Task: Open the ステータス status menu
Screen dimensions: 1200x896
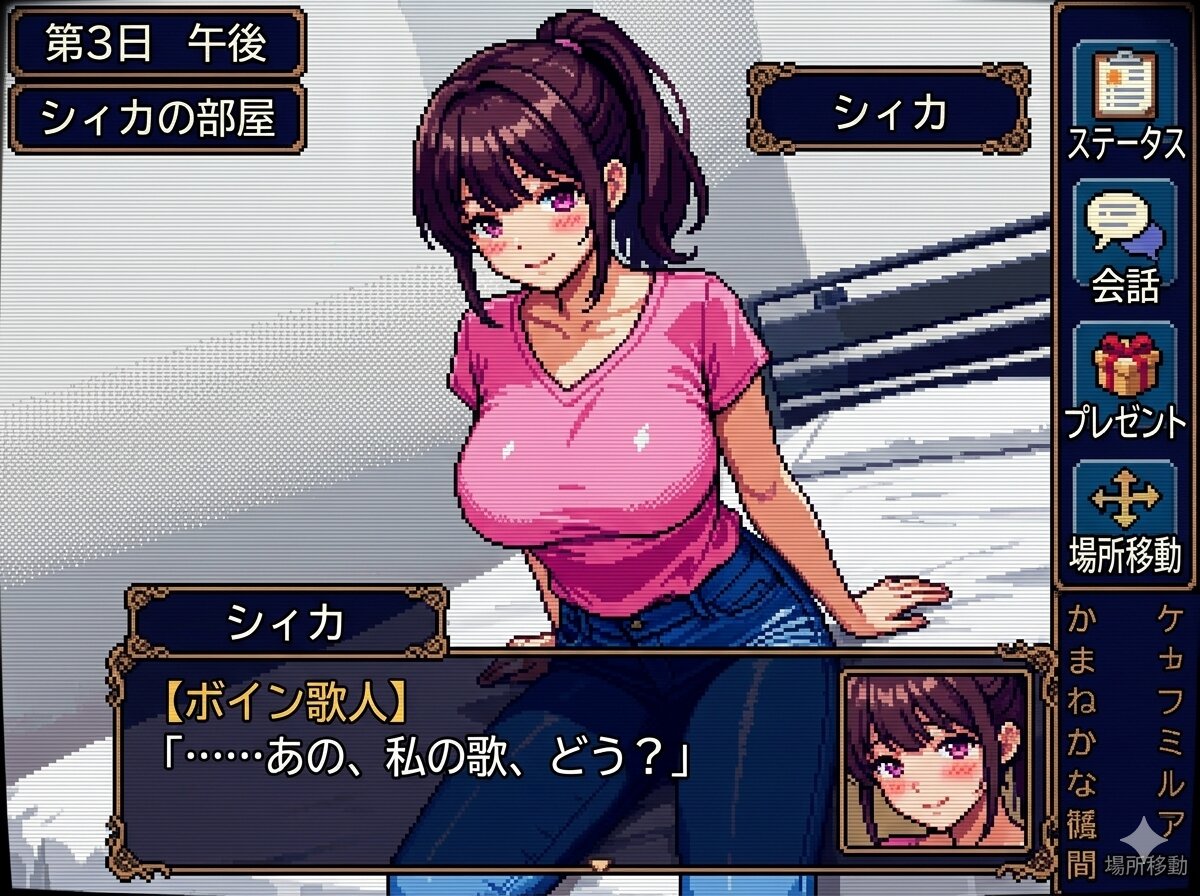Action: 1125,100
